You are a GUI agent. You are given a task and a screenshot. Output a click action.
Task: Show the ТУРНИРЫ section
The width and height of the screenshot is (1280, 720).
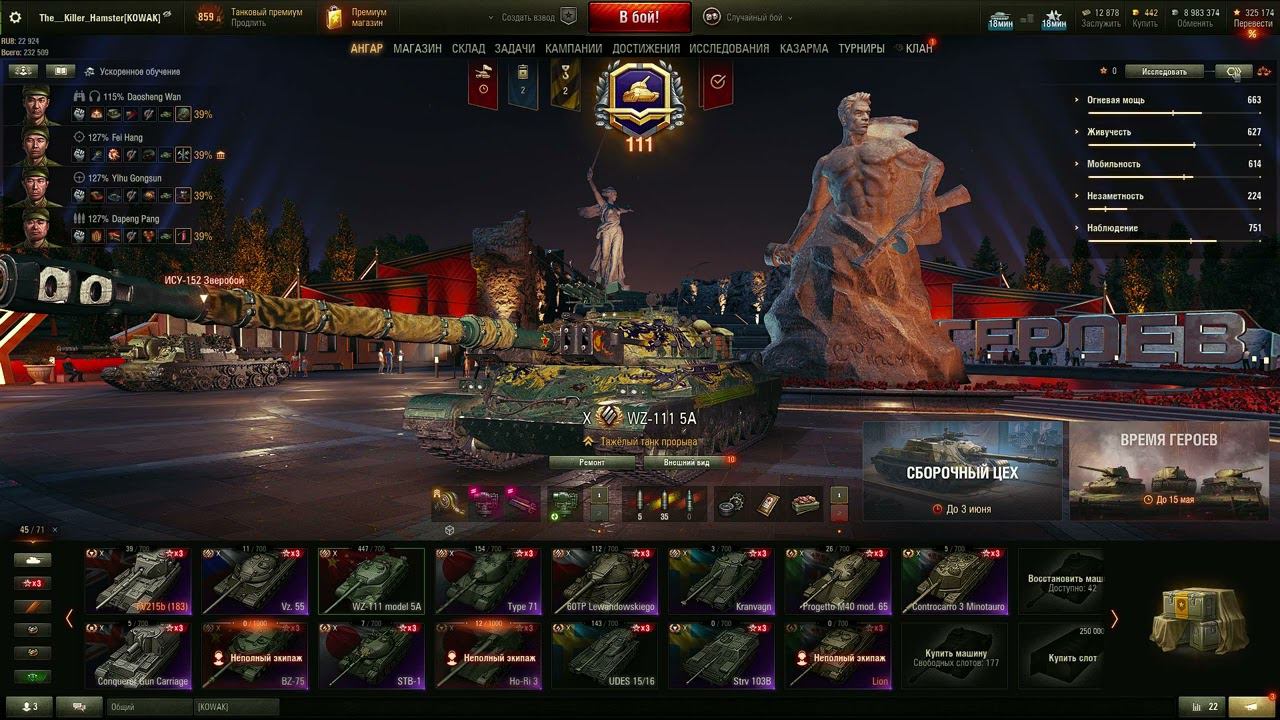pyautogui.click(x=861, y=48)
